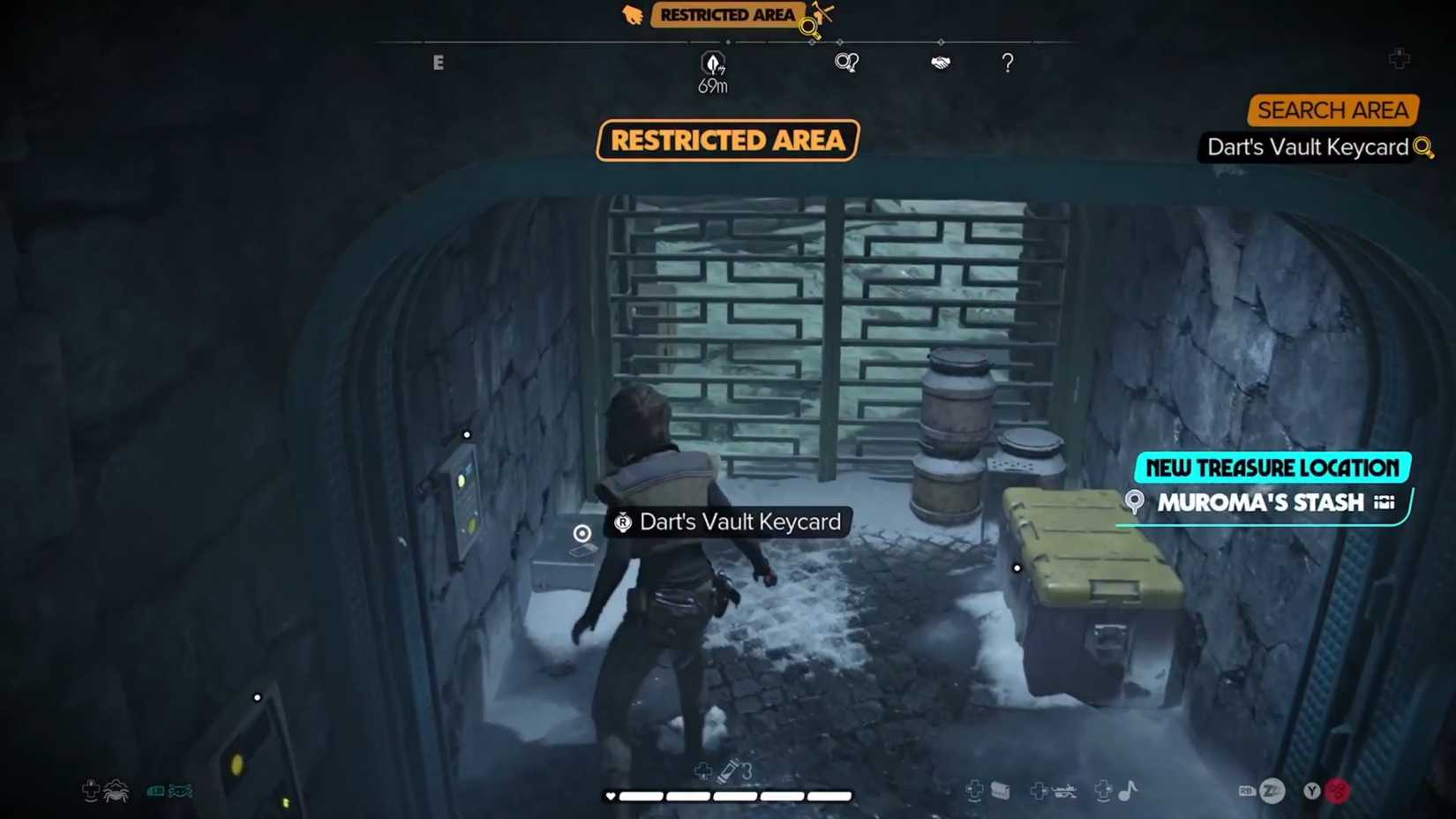This screenshot has height=819, width=1456.
Task: Click the datapad icon near the right d-pad
Action: [x=1002, y=790]
